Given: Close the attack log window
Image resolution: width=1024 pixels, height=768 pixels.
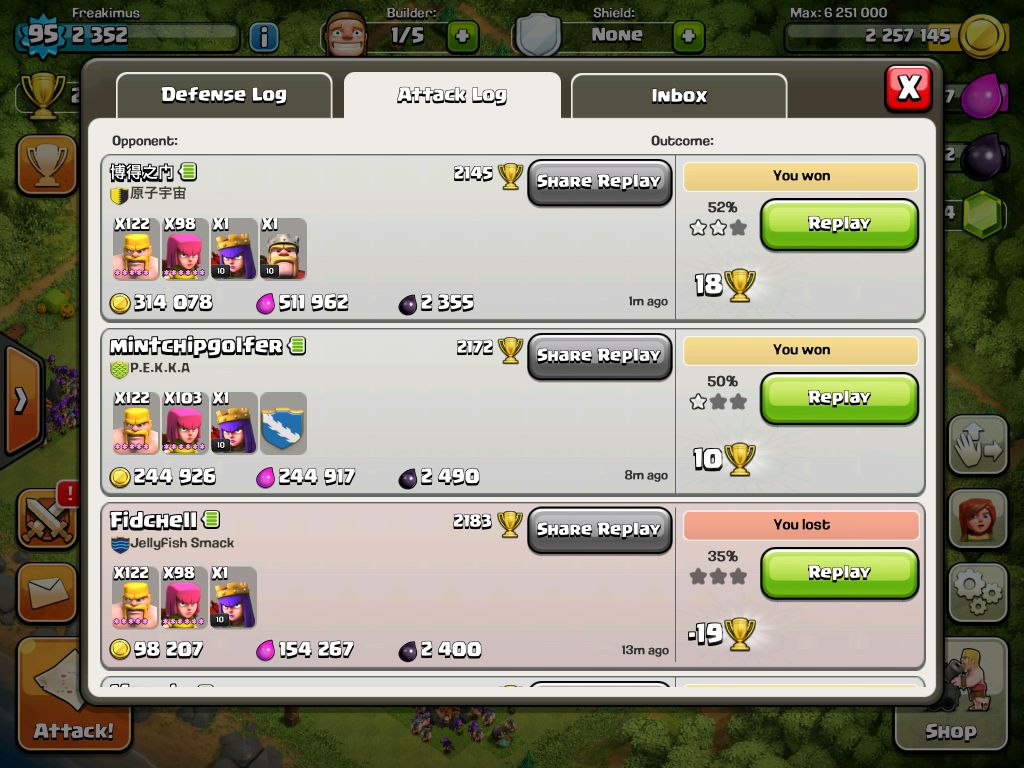Looking at the screenshot, I should (x=908, y=88).
